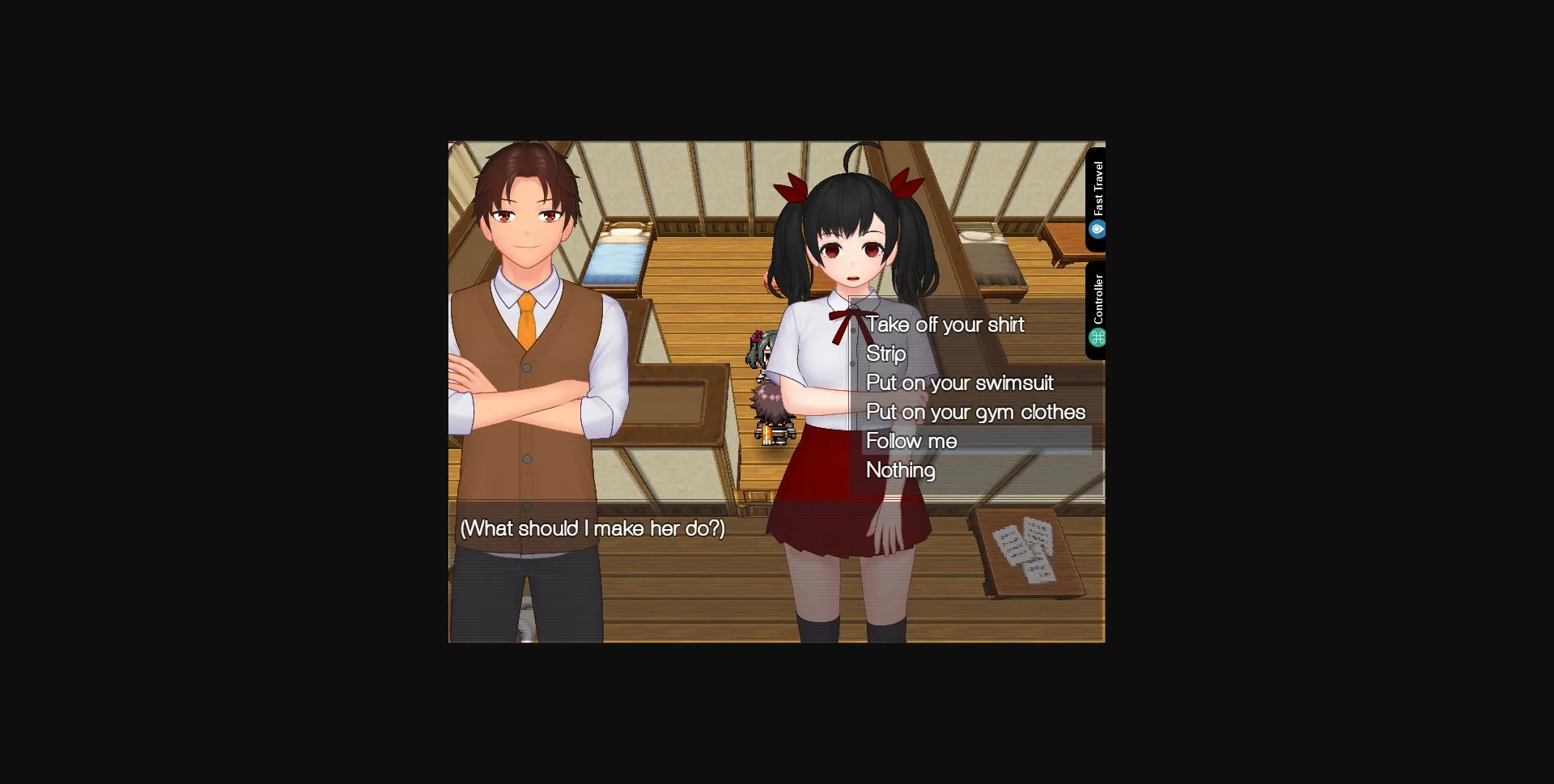Viewport: 1554px width, 784px height.
Task: Select "Nothing" to cancel the command
Action: click(899, 470)
